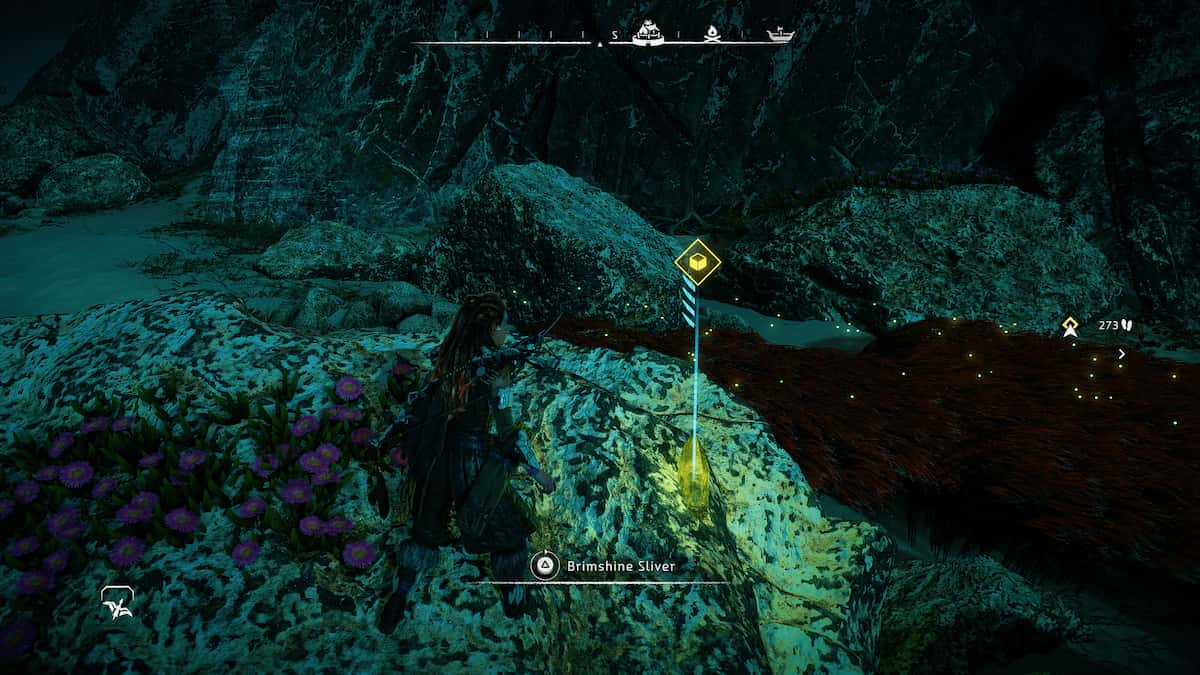
Task: Click the mount call icon
Action: 118,601
